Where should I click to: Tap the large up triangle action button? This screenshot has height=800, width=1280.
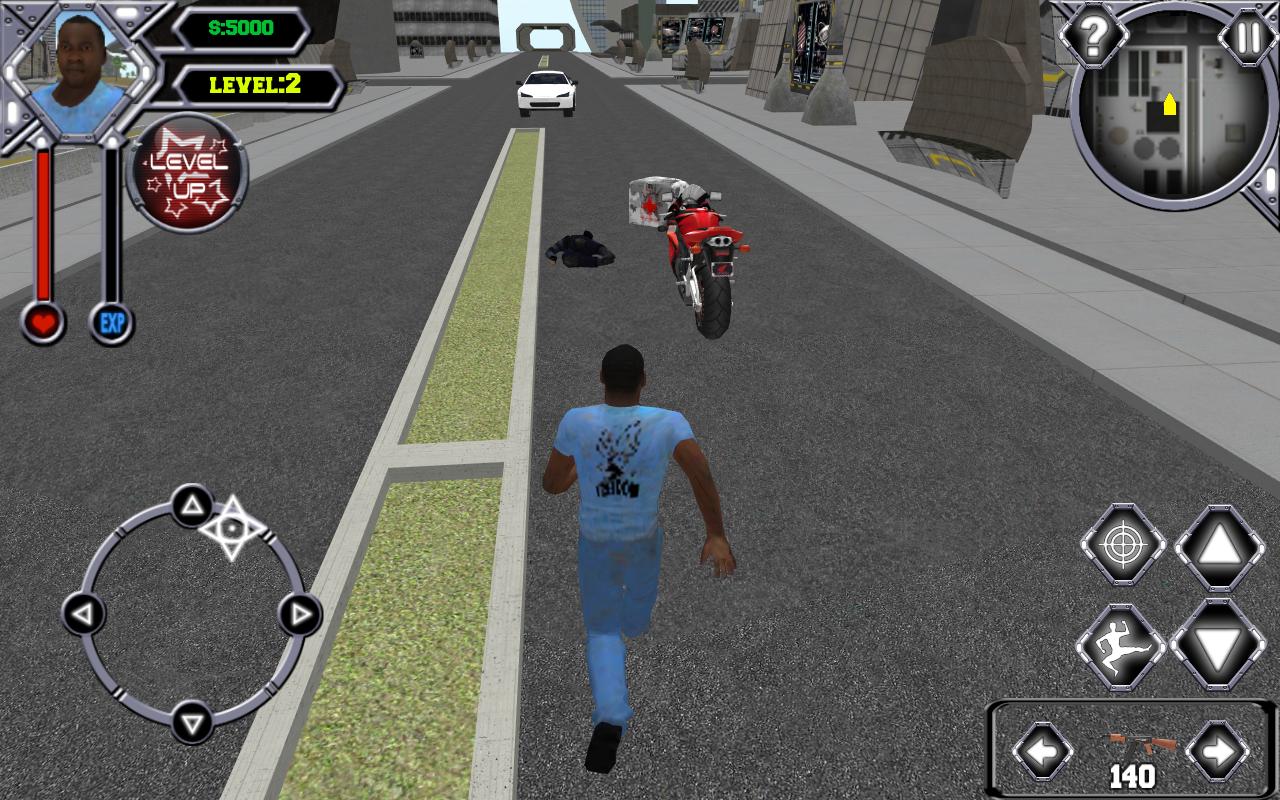tap(1219, 546)
